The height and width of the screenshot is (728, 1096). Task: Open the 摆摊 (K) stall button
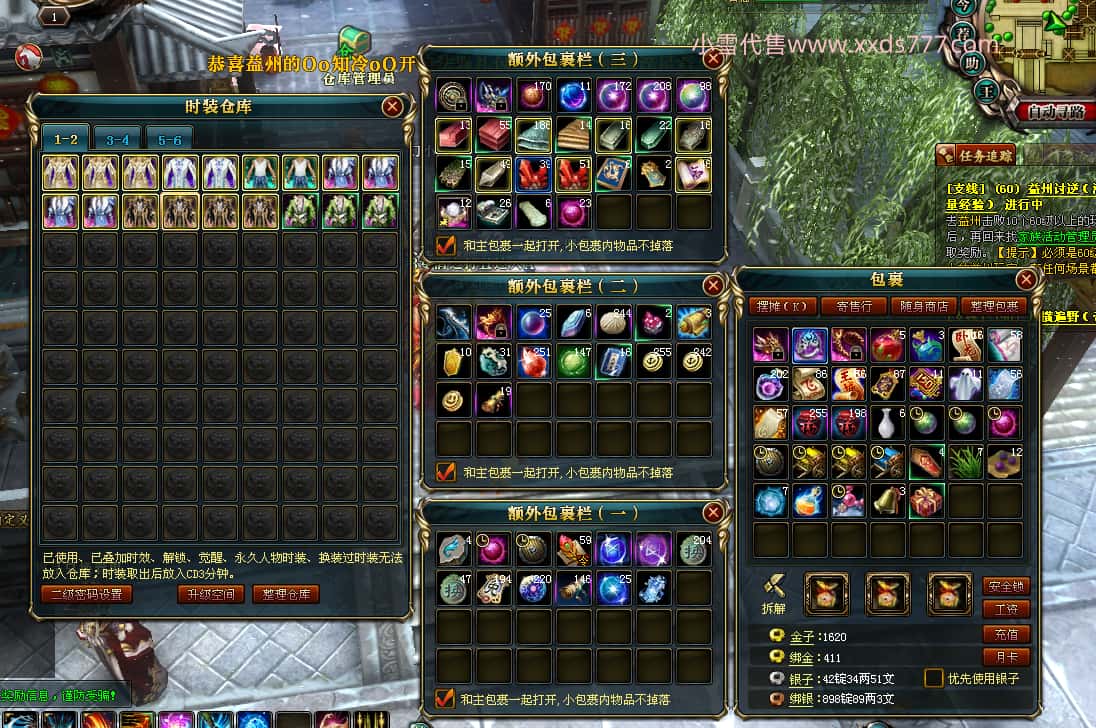pyautogui.click(x=783, y=306)
